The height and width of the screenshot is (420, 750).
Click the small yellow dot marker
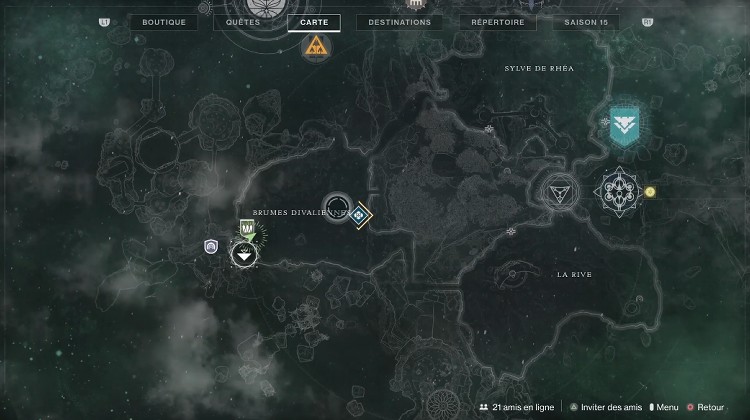pyautogui.click(x=650, y=191)
